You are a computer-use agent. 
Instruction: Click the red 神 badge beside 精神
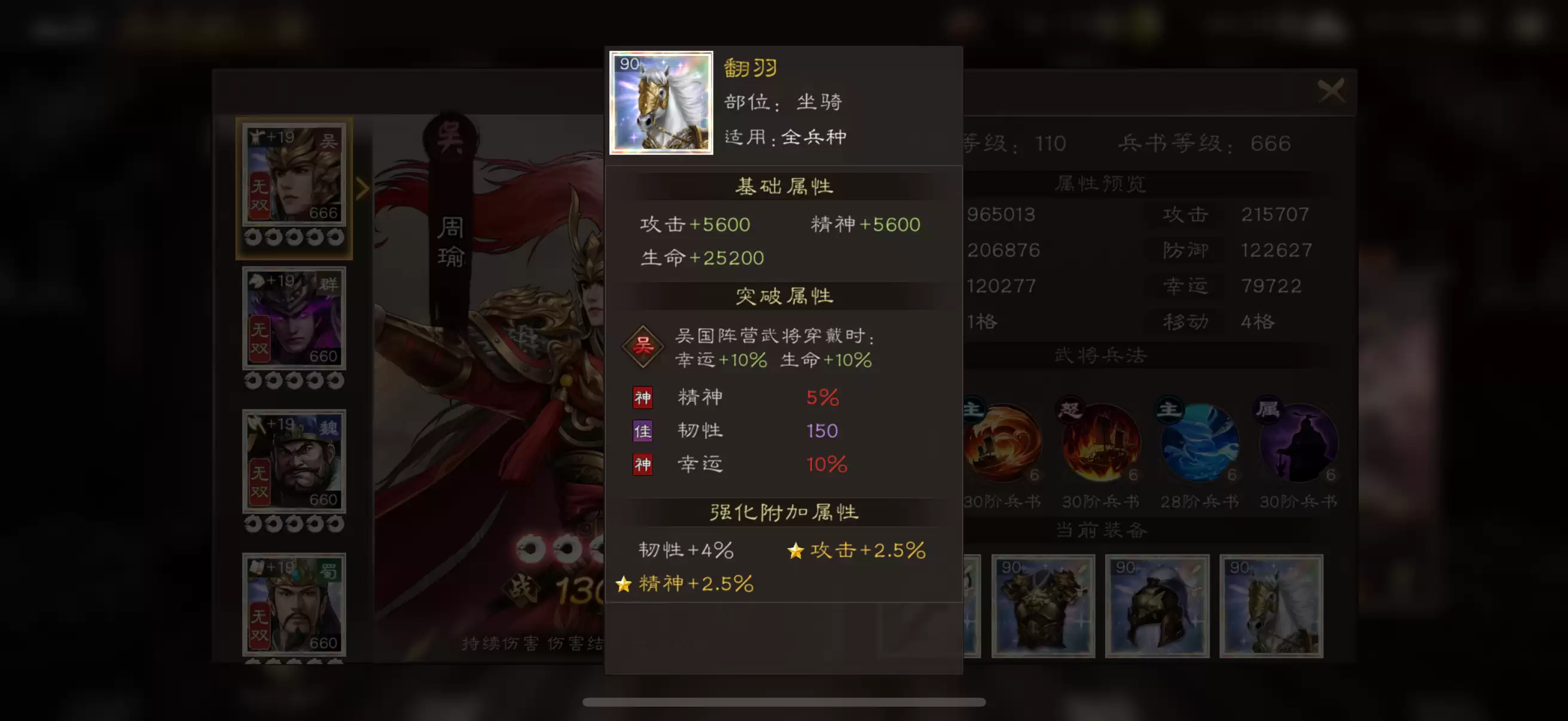643,398
